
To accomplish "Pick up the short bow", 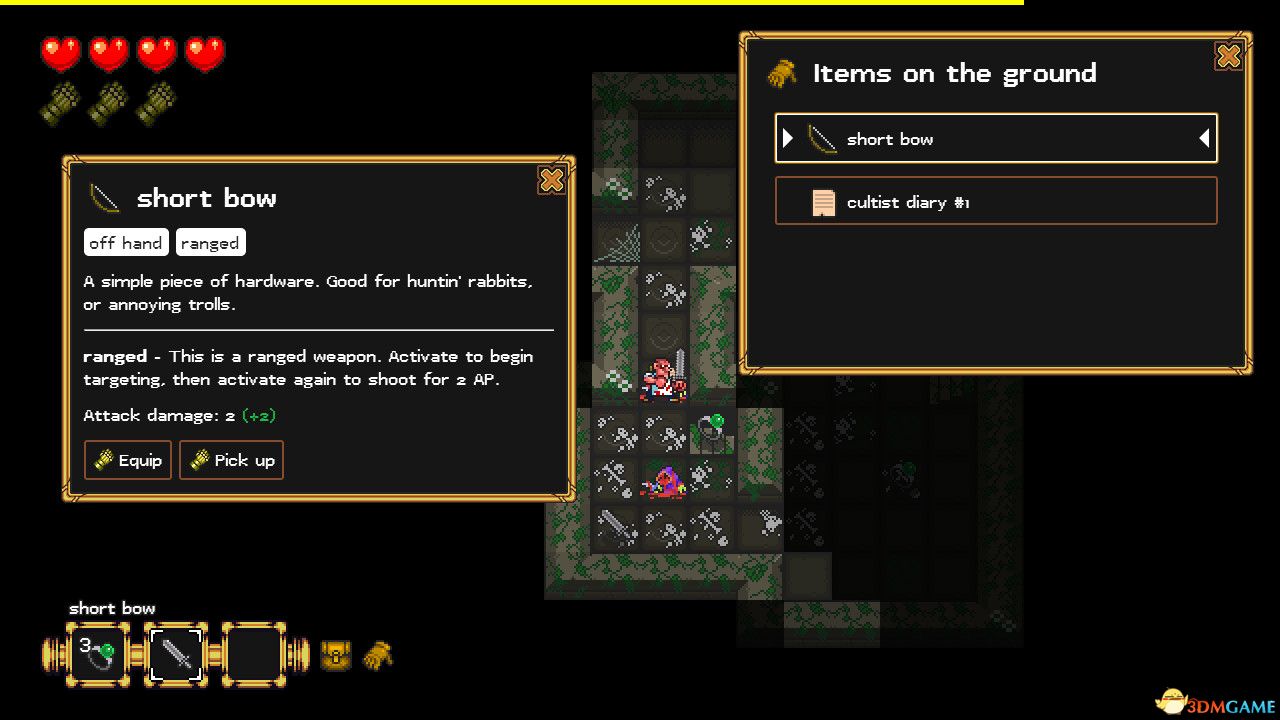I will [x=231, y=460].
